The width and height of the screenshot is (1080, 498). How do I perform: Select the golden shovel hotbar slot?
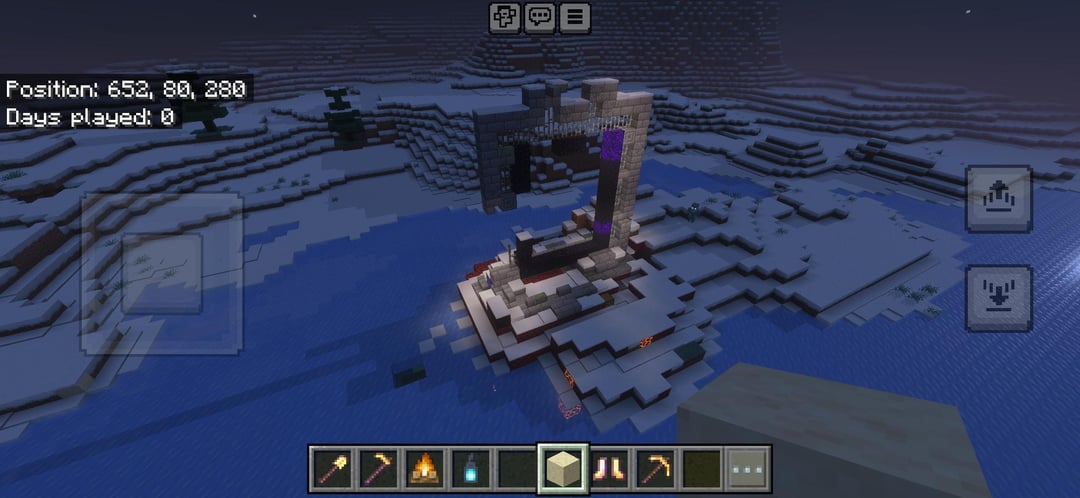pos(331,467)
